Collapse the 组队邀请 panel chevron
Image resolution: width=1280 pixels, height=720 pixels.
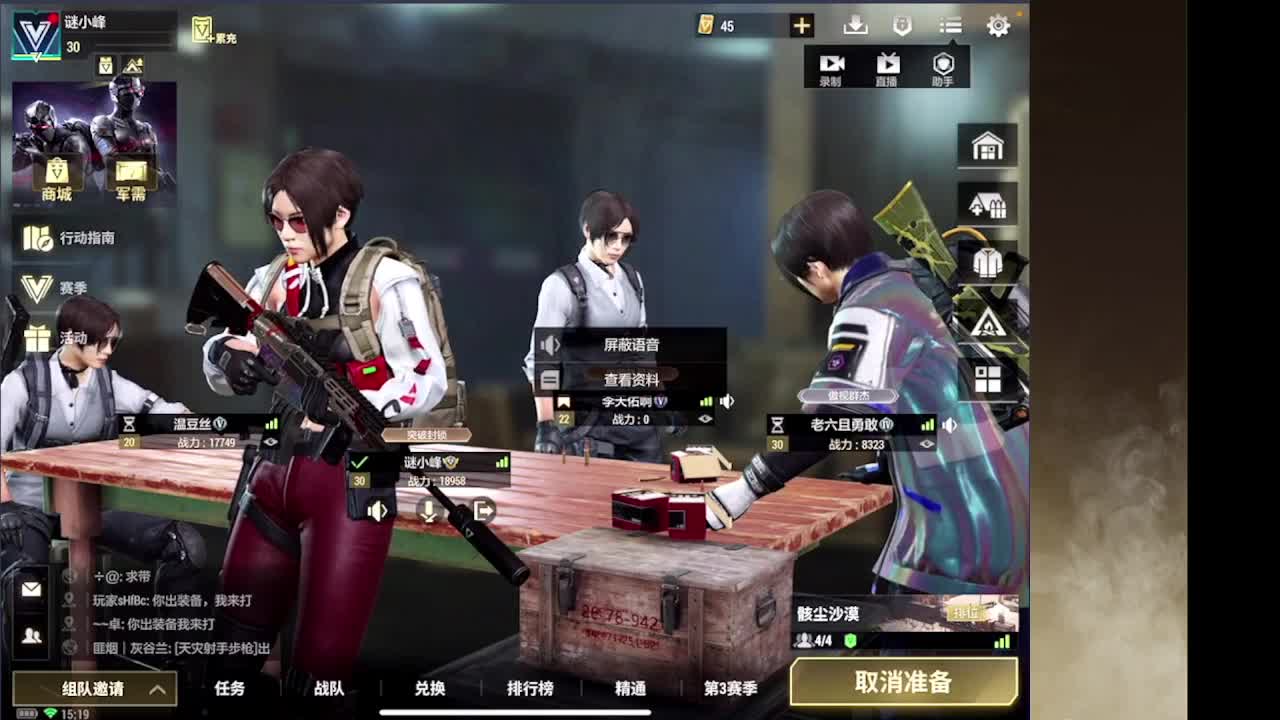(155, 689)
